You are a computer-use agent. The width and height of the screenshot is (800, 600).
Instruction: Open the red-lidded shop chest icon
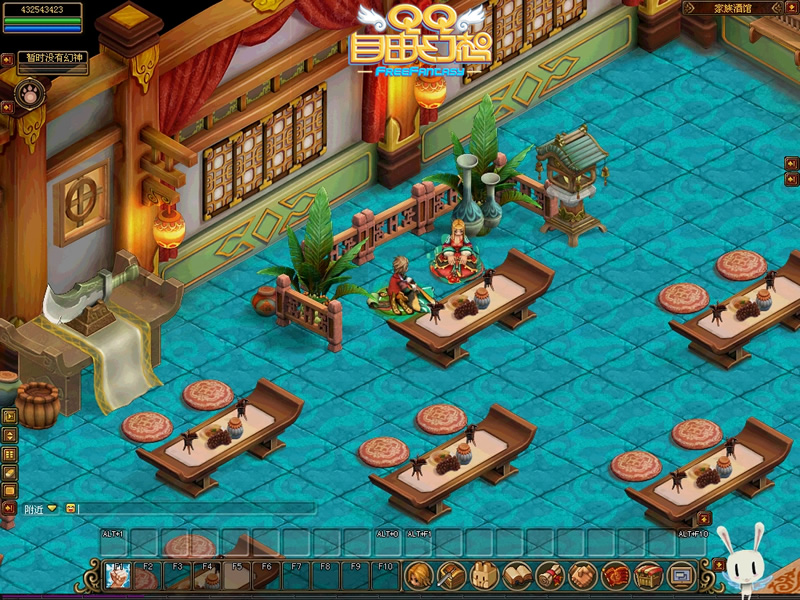[x=648, y=575]
